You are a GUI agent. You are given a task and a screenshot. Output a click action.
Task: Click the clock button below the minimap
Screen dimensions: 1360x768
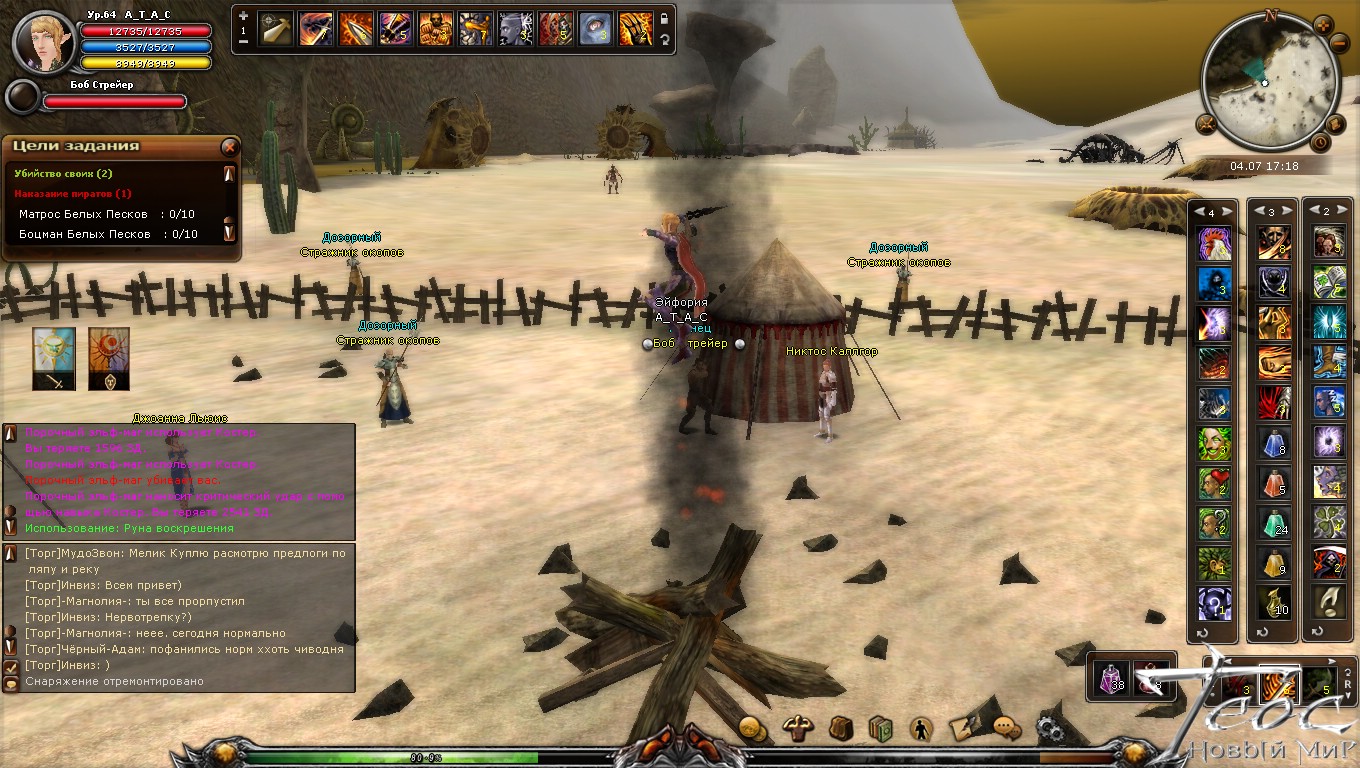point(1319,143)
